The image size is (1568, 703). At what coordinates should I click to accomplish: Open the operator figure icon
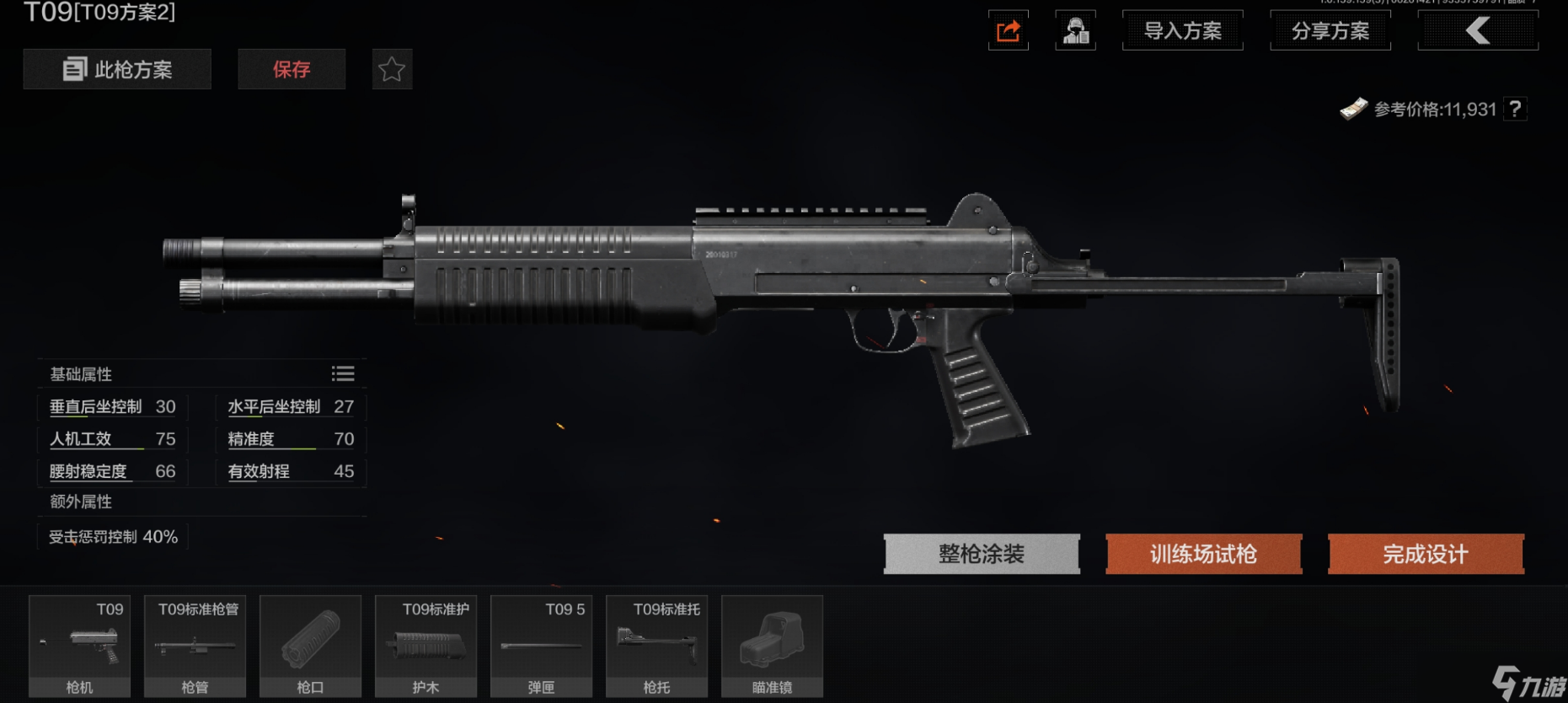pos(1075,31)
